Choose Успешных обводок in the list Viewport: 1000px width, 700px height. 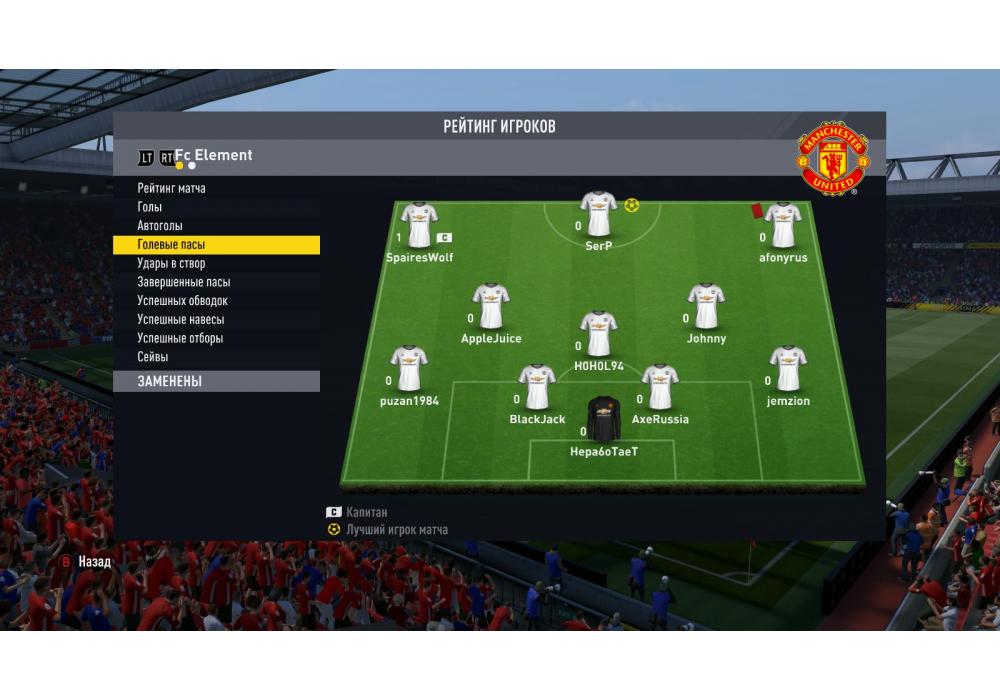pyautogui.click(x=183, y=301)
